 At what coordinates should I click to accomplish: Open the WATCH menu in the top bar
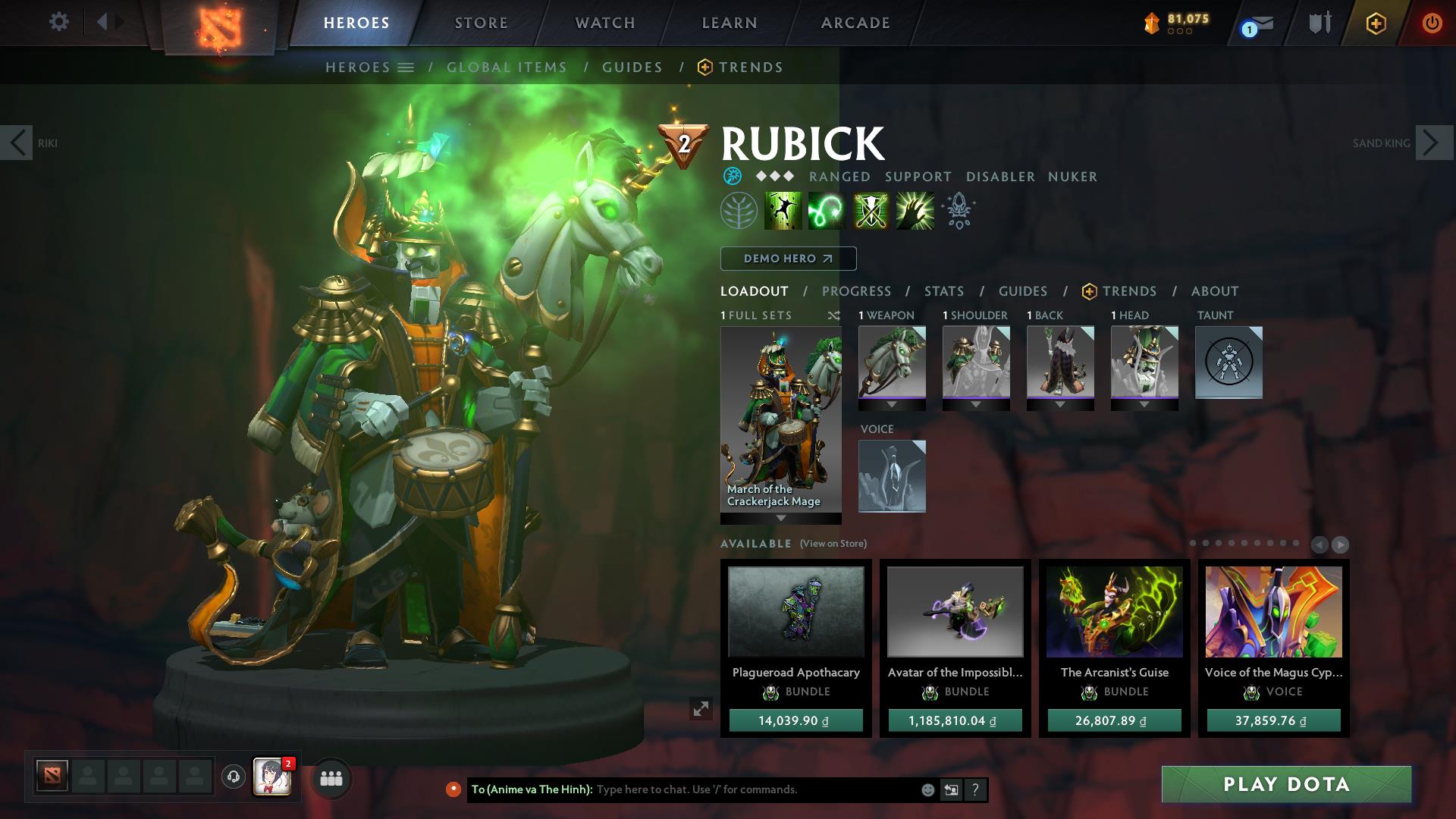pos(603,23)
